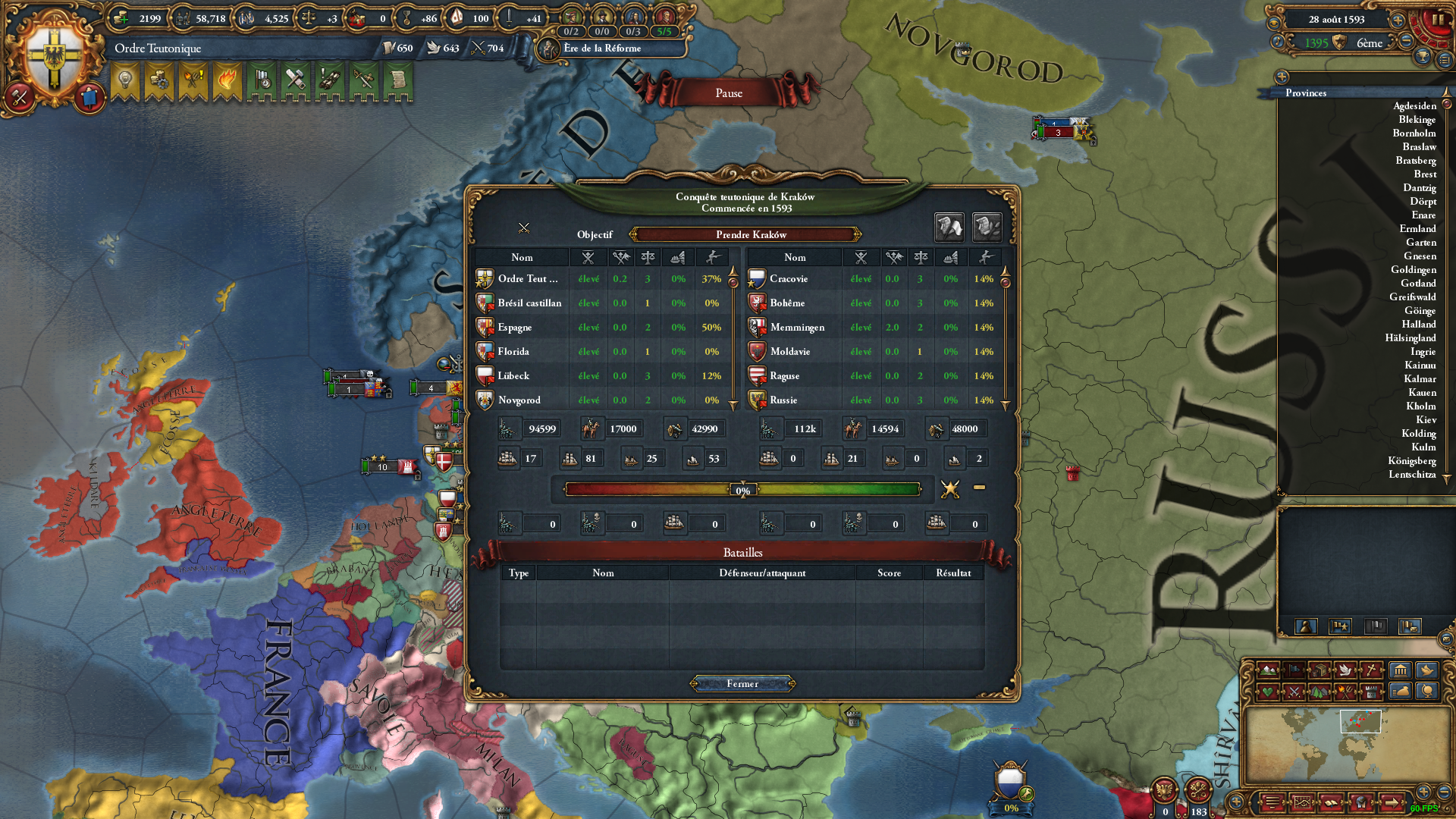Image resolution: width=1456 pixels, height=819 pixels.
Task: Click the down chevron below the attackers list
Action: pos(733,406)
